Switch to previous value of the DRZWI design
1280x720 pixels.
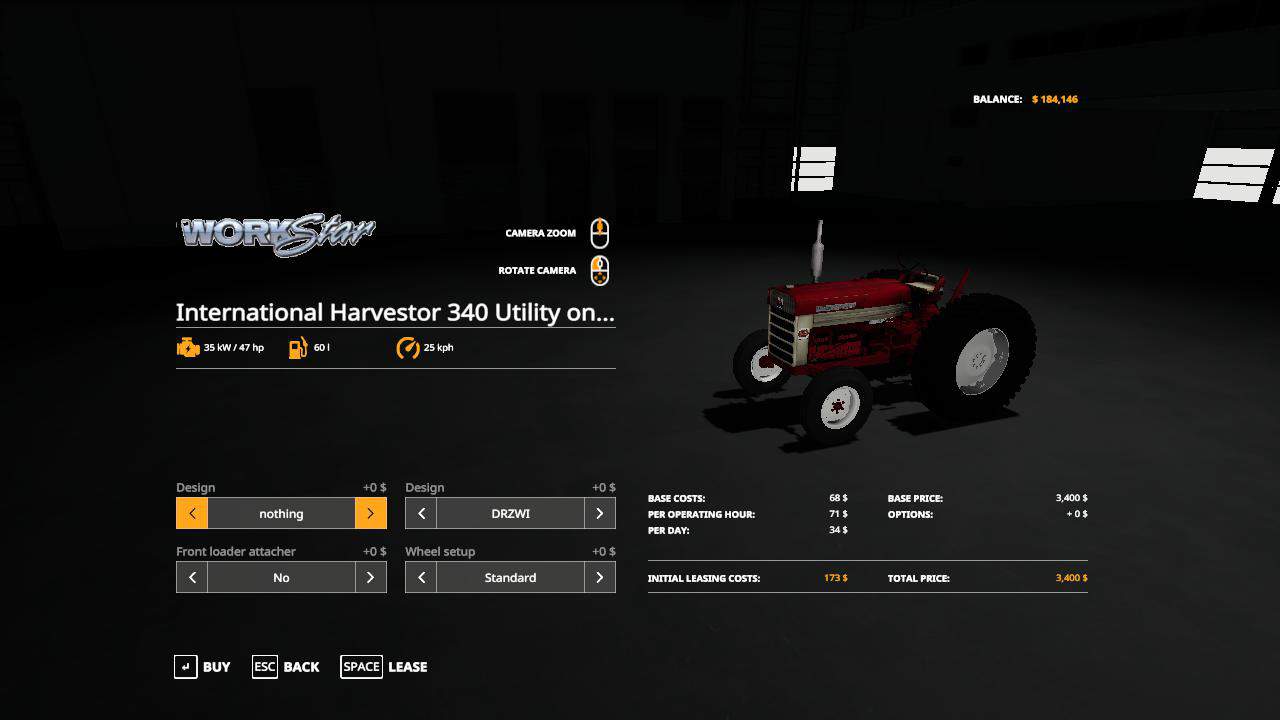(421, 514)
